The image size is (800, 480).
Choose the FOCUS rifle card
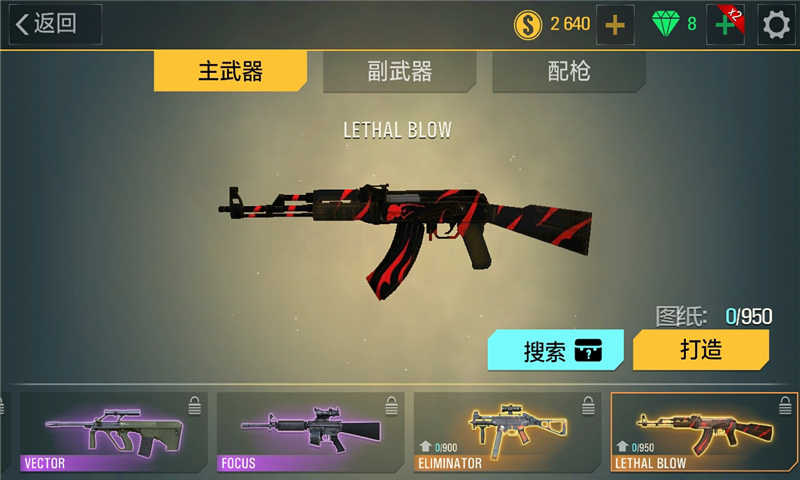[310, 432]
